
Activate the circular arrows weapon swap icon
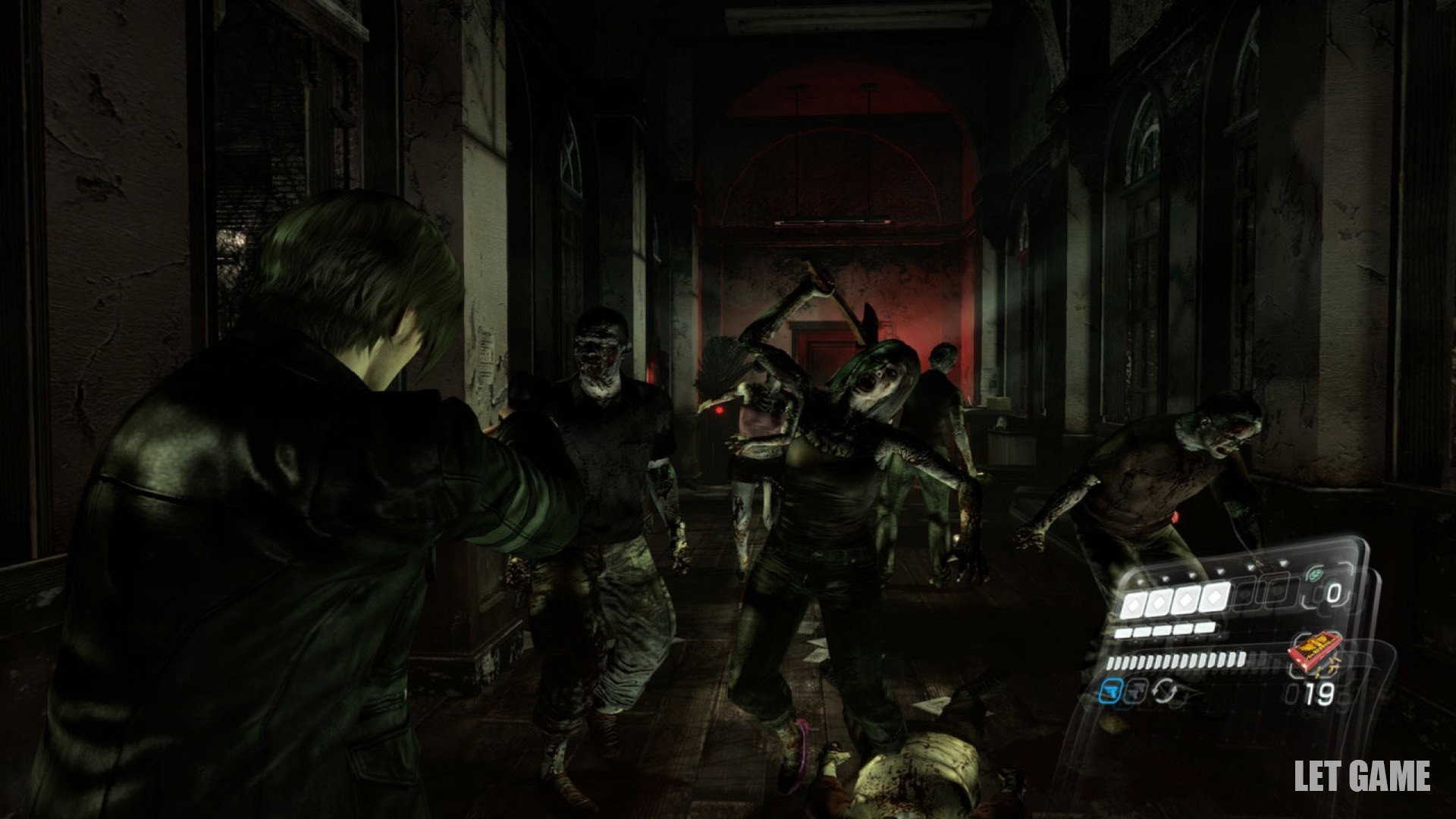(x=1163, y=690)
